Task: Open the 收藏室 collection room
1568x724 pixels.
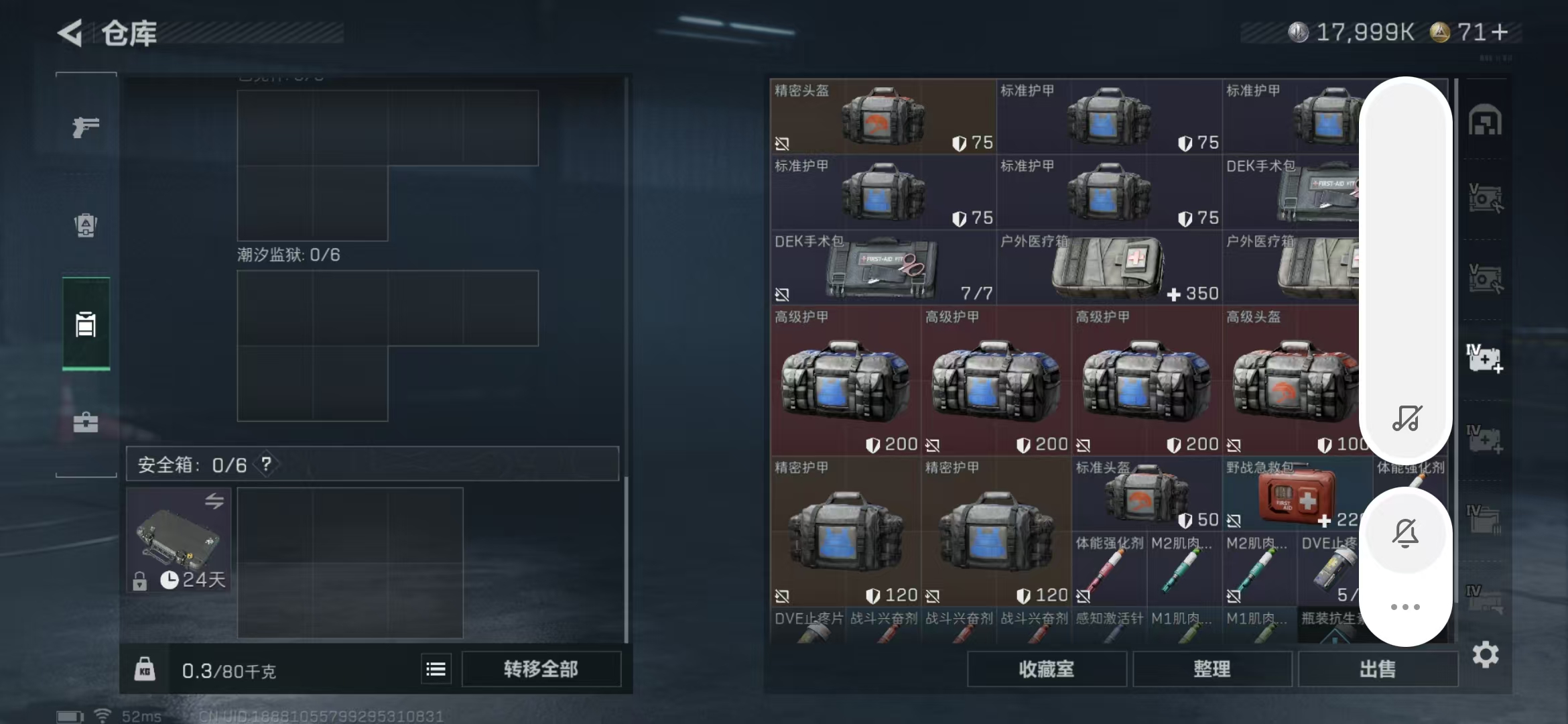Action: pyautogui.click(x=1046, y=669)
